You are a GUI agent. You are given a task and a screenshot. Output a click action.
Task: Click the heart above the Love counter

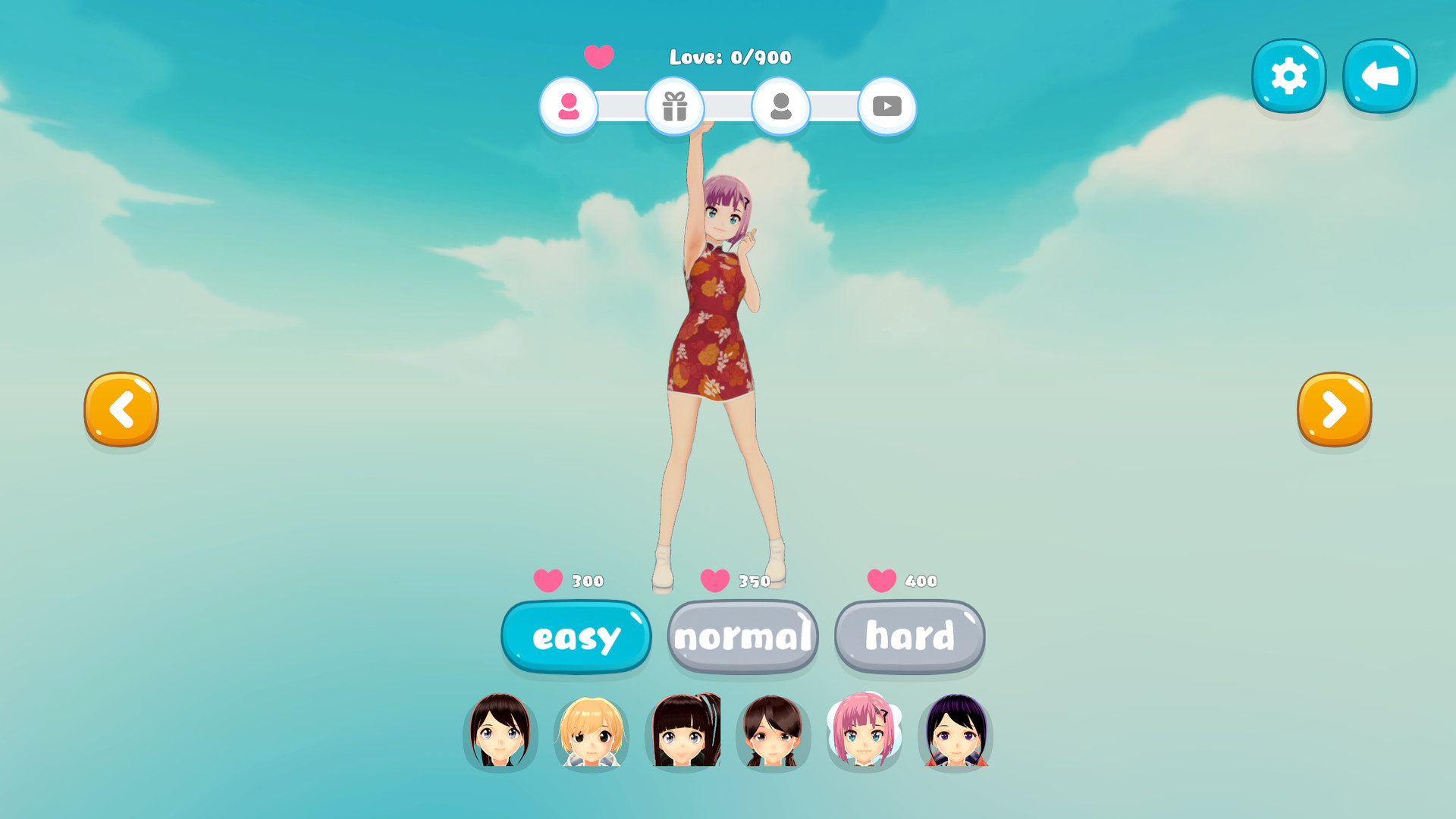598,56
